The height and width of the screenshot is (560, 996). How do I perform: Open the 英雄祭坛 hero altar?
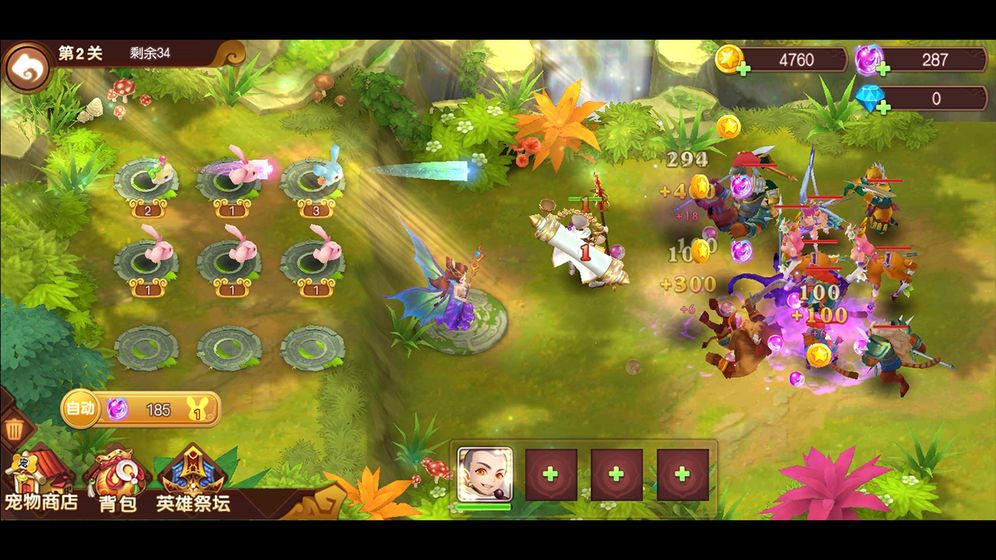tap(192, 480)
